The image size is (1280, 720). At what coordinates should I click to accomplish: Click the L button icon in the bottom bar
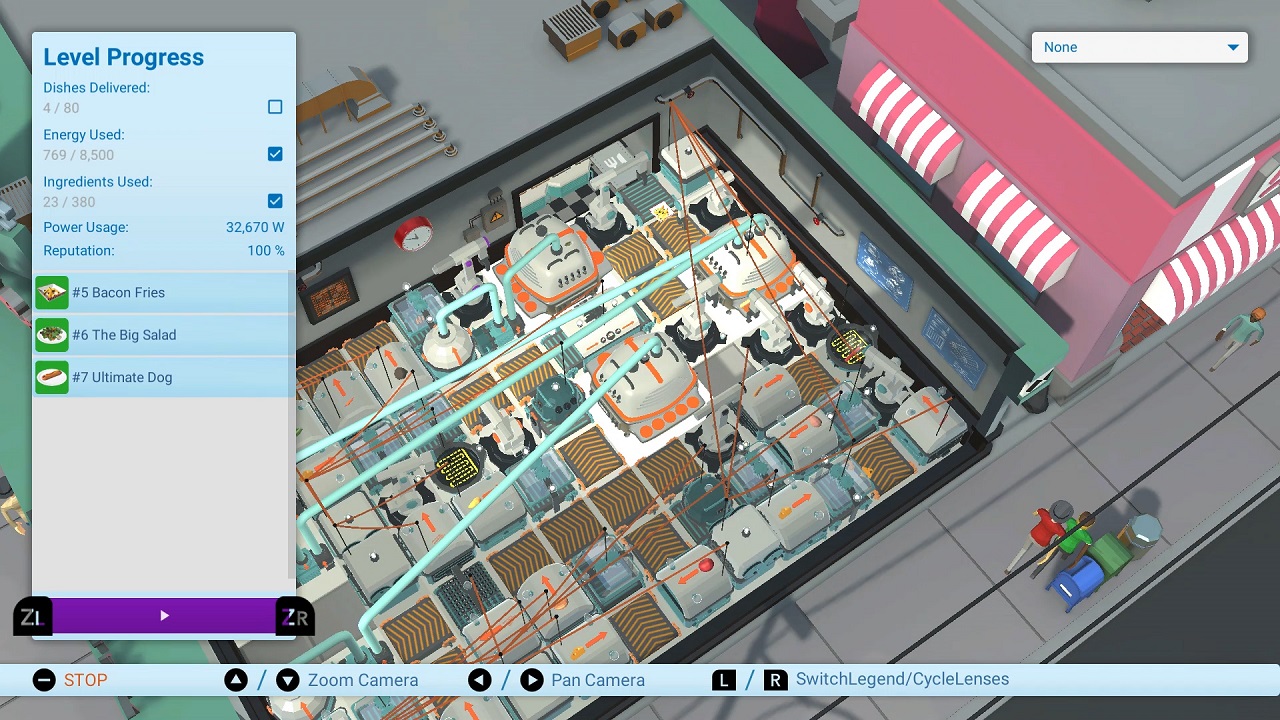(x=723, y=680)
